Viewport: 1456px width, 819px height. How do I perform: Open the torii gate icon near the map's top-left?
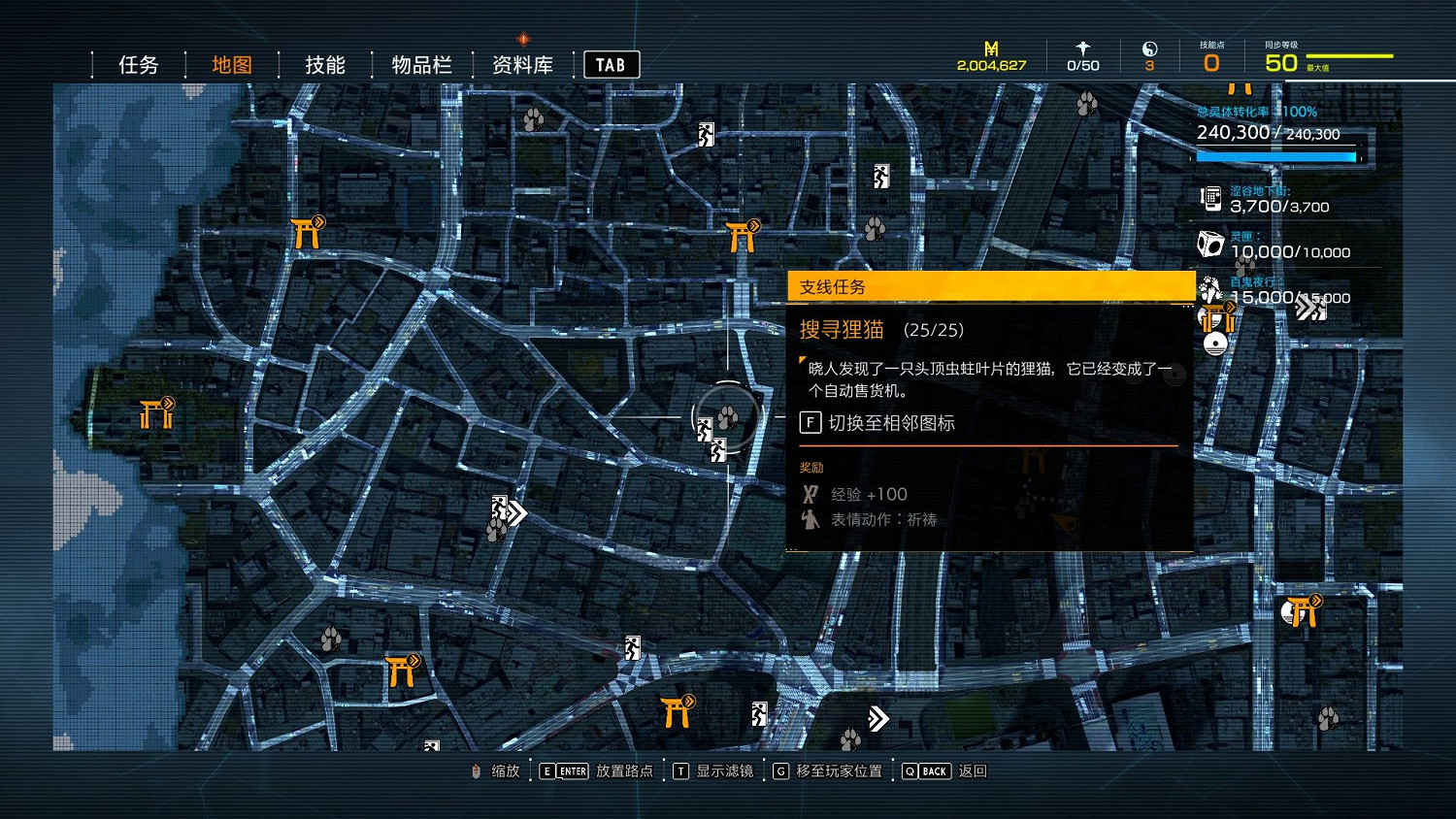click(306, 233)
